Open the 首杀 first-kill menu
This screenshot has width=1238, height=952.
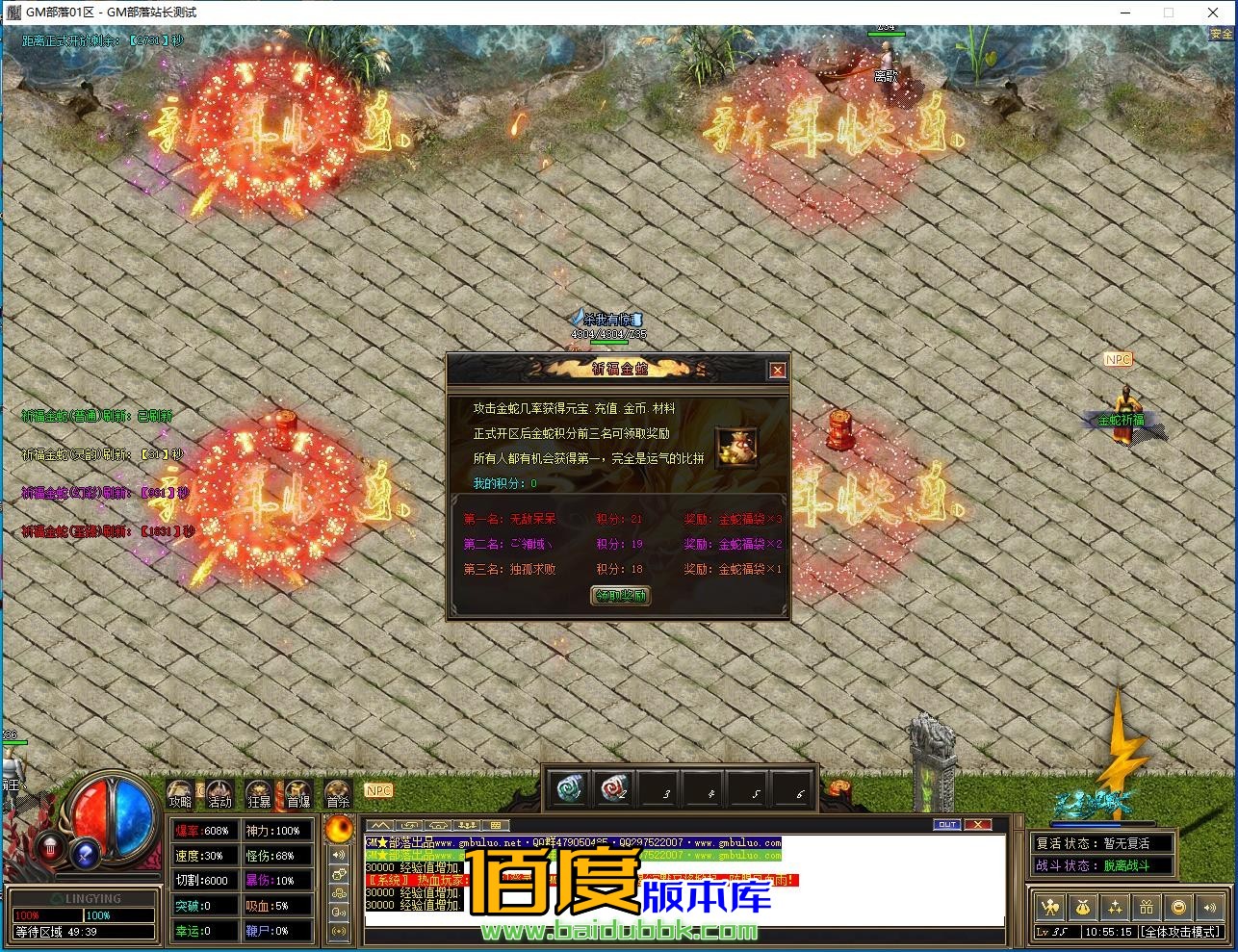(338, 794)
